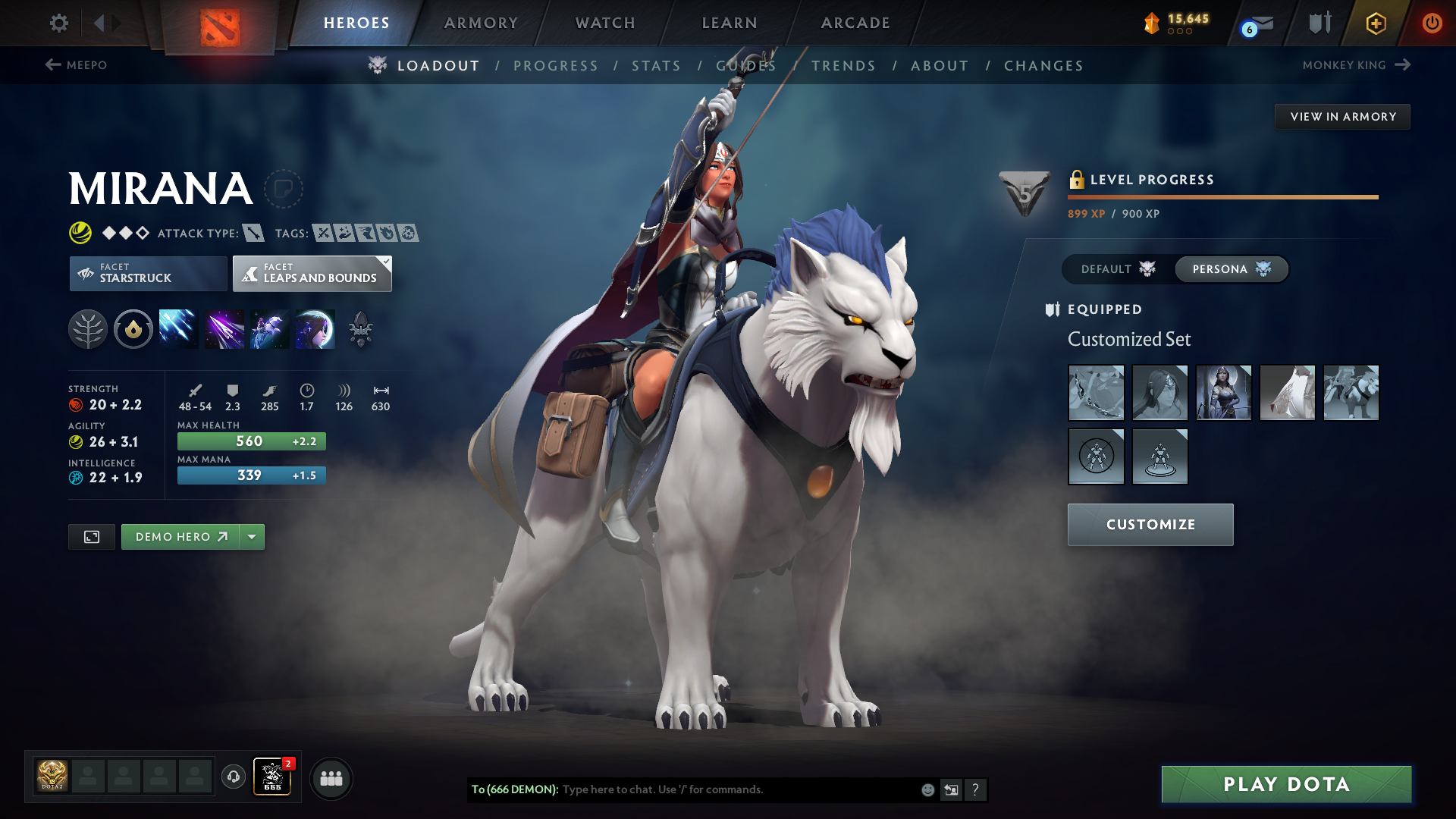Screen dimensions: 1456x819
Task: Choose the Leaps and Bounds facet
Action: point(312,273)
